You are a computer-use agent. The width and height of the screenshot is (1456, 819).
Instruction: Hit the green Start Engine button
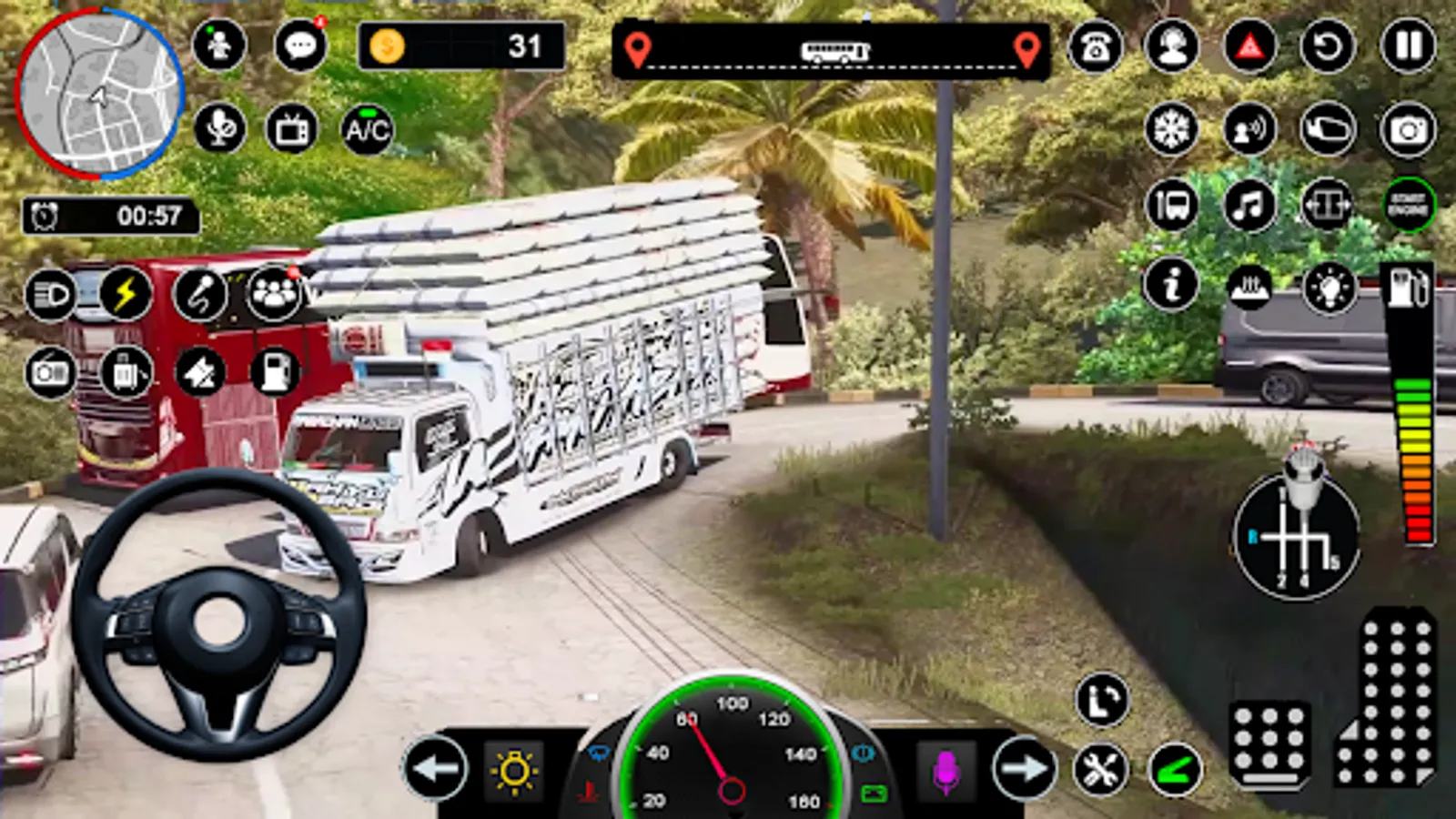point(1408,205)
